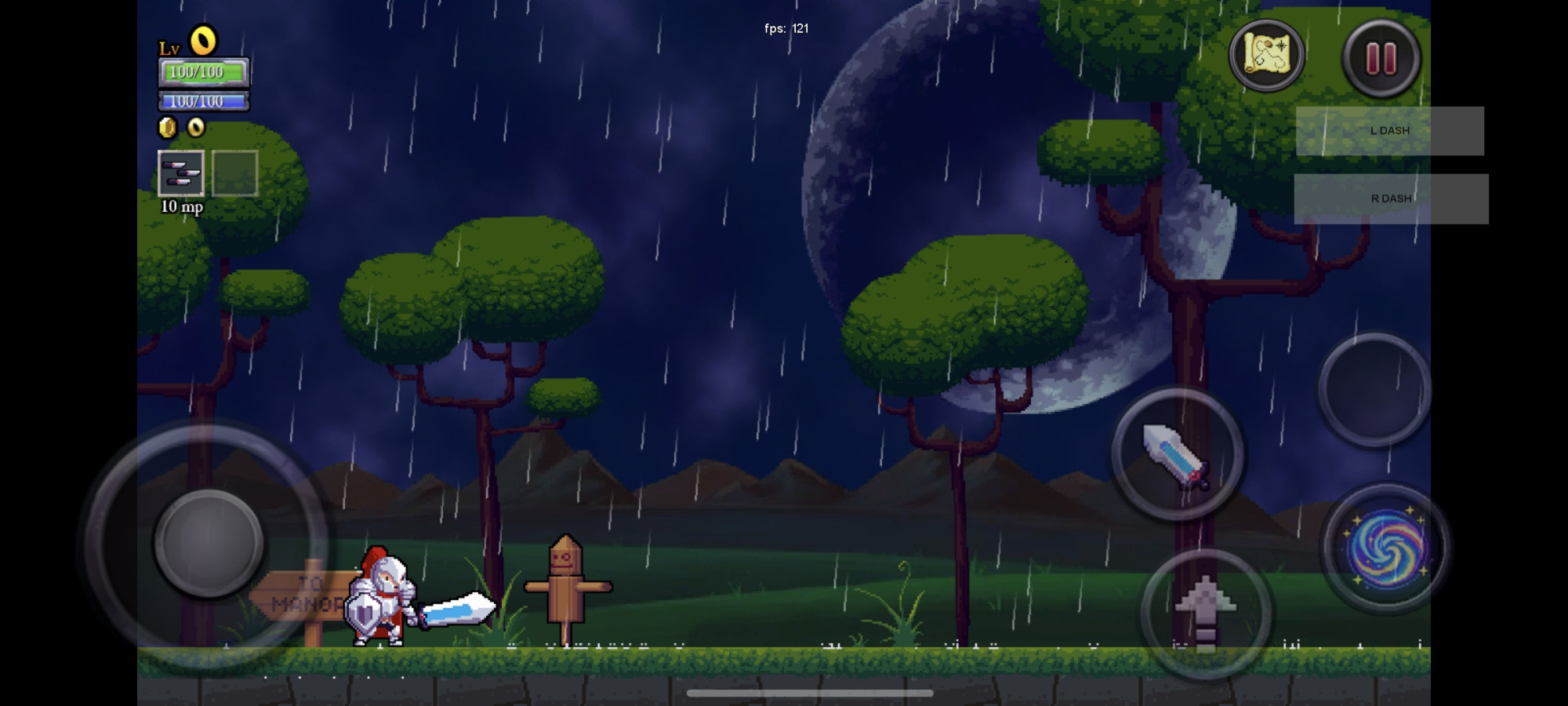Screen dimensions: 1568x706
Task: Tap the empty round action button
Action: 1374,389
